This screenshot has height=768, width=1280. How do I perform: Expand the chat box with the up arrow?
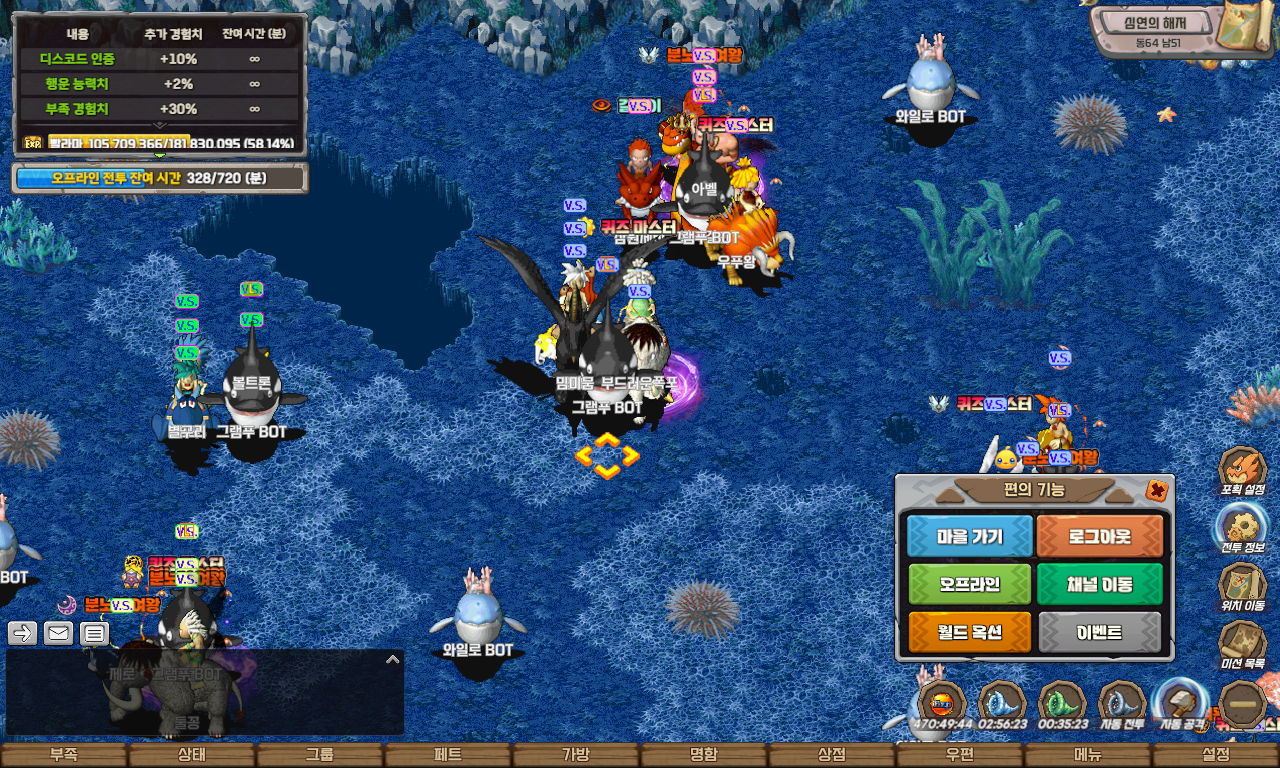393,660
